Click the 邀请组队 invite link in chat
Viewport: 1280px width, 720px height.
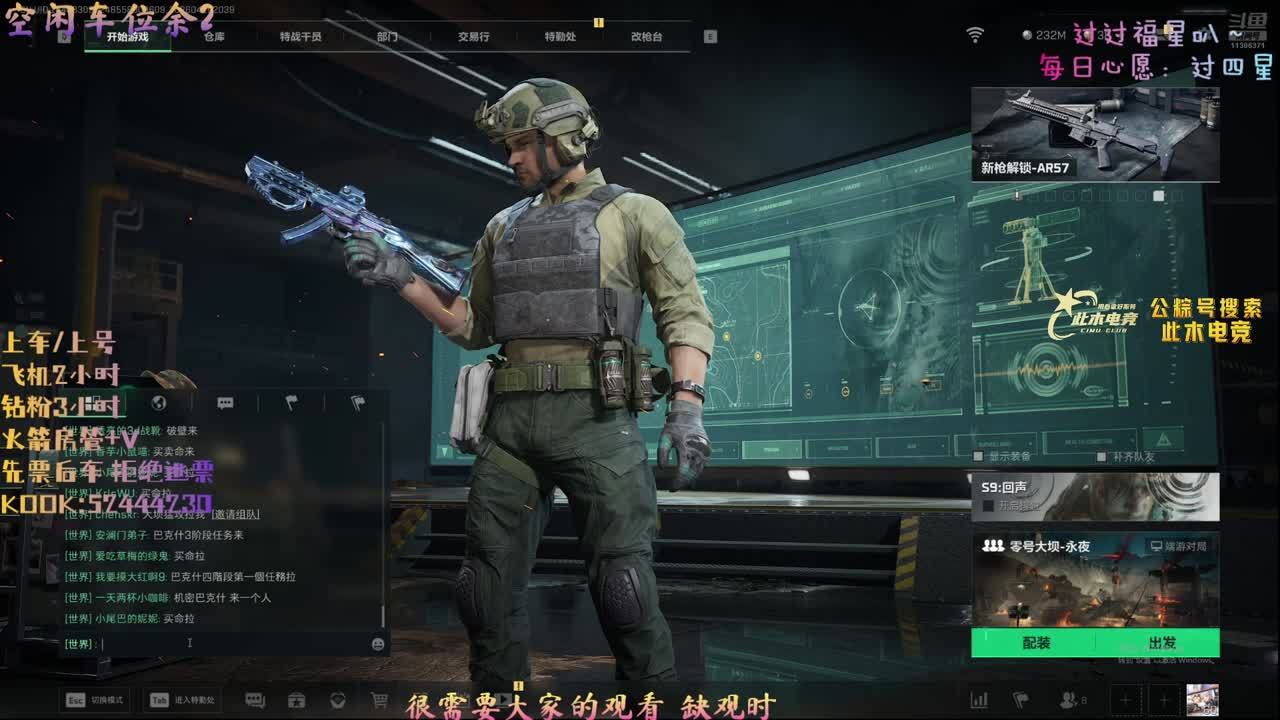point(235,514)
